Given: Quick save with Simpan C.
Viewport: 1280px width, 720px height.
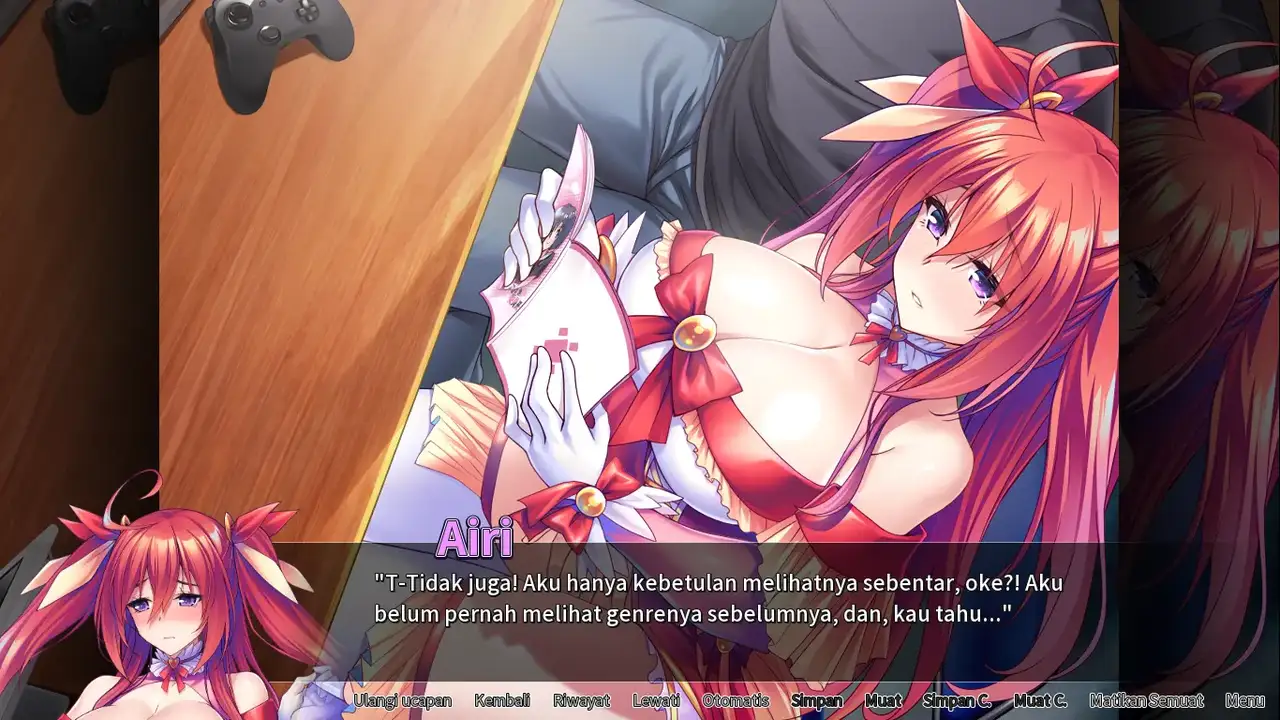Looking at the screenshot, I should point(957,701).
